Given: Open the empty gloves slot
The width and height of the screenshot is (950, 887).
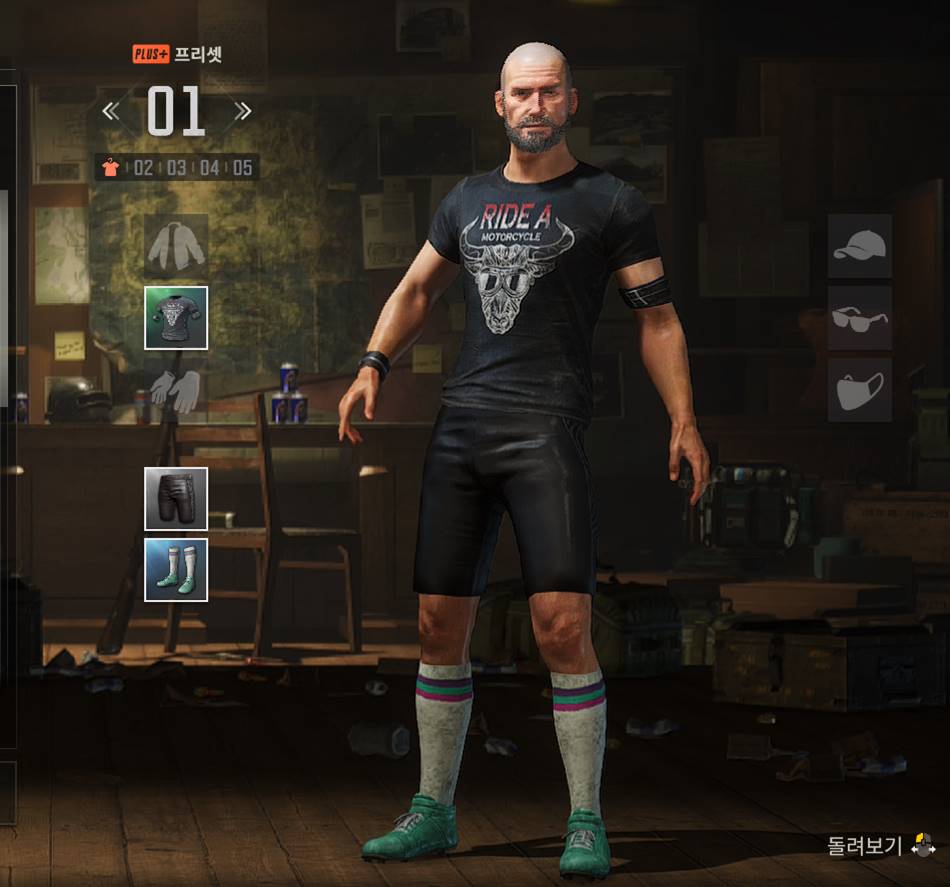Looking at the screenshot, I should click(176, 390).
